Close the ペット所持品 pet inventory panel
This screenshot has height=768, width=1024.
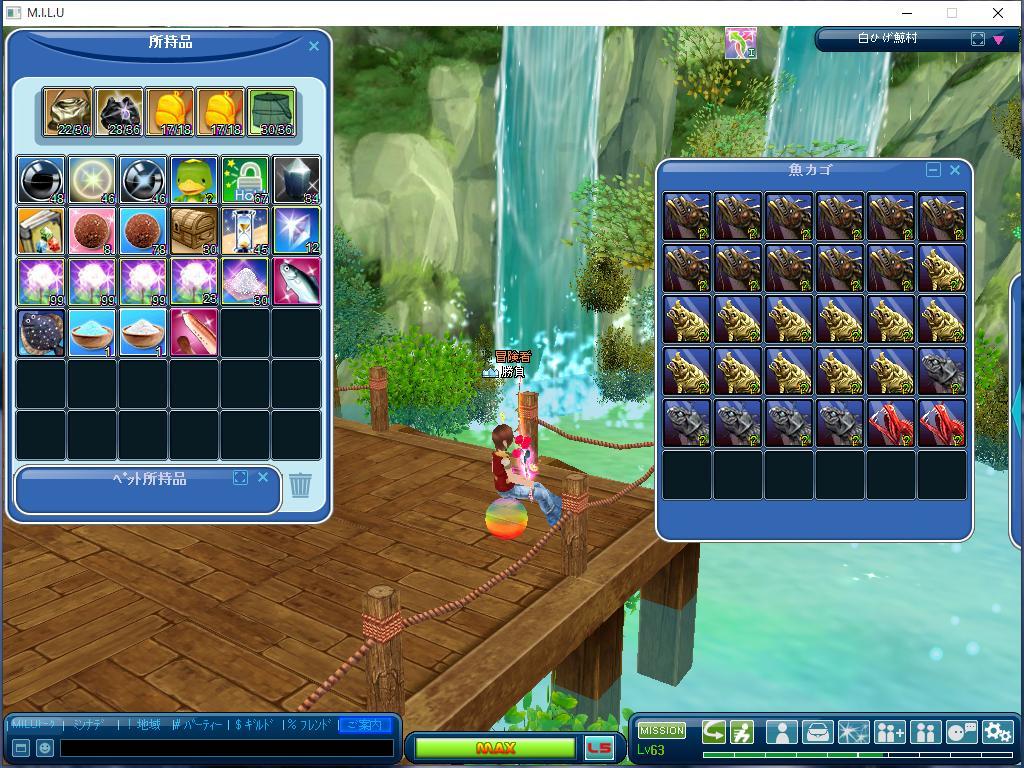[263, 478]
